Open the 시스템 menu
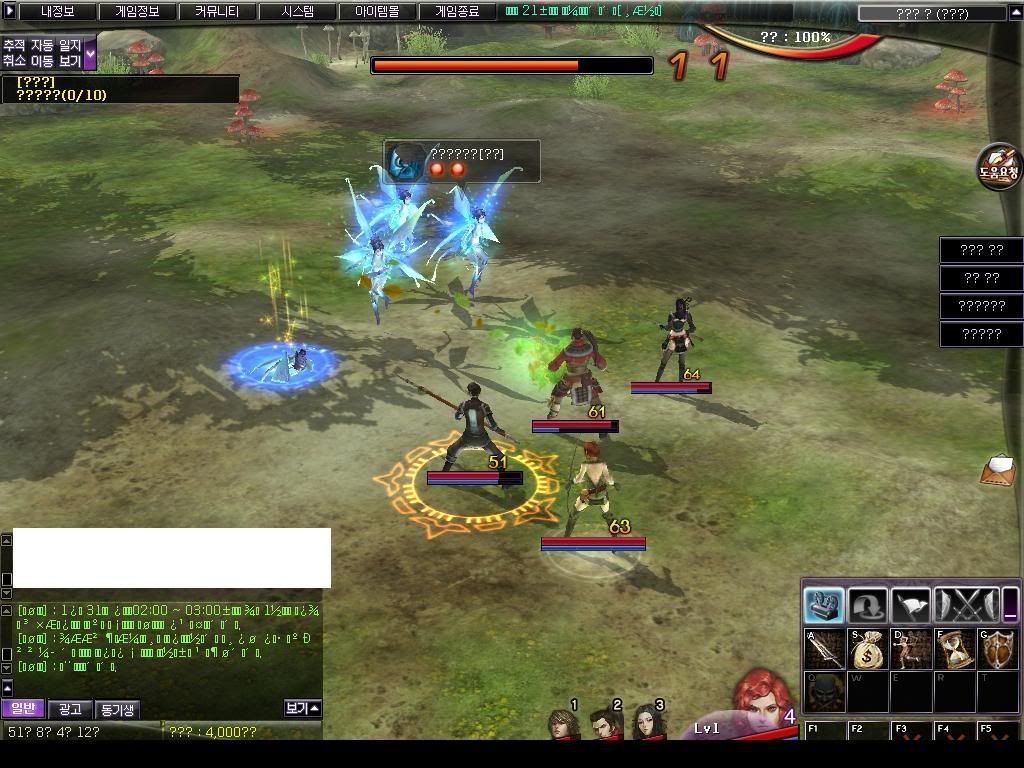Image resolution: width=1024 pixels, height=768 pixels. pyautogui.click(x=297, y=12)
